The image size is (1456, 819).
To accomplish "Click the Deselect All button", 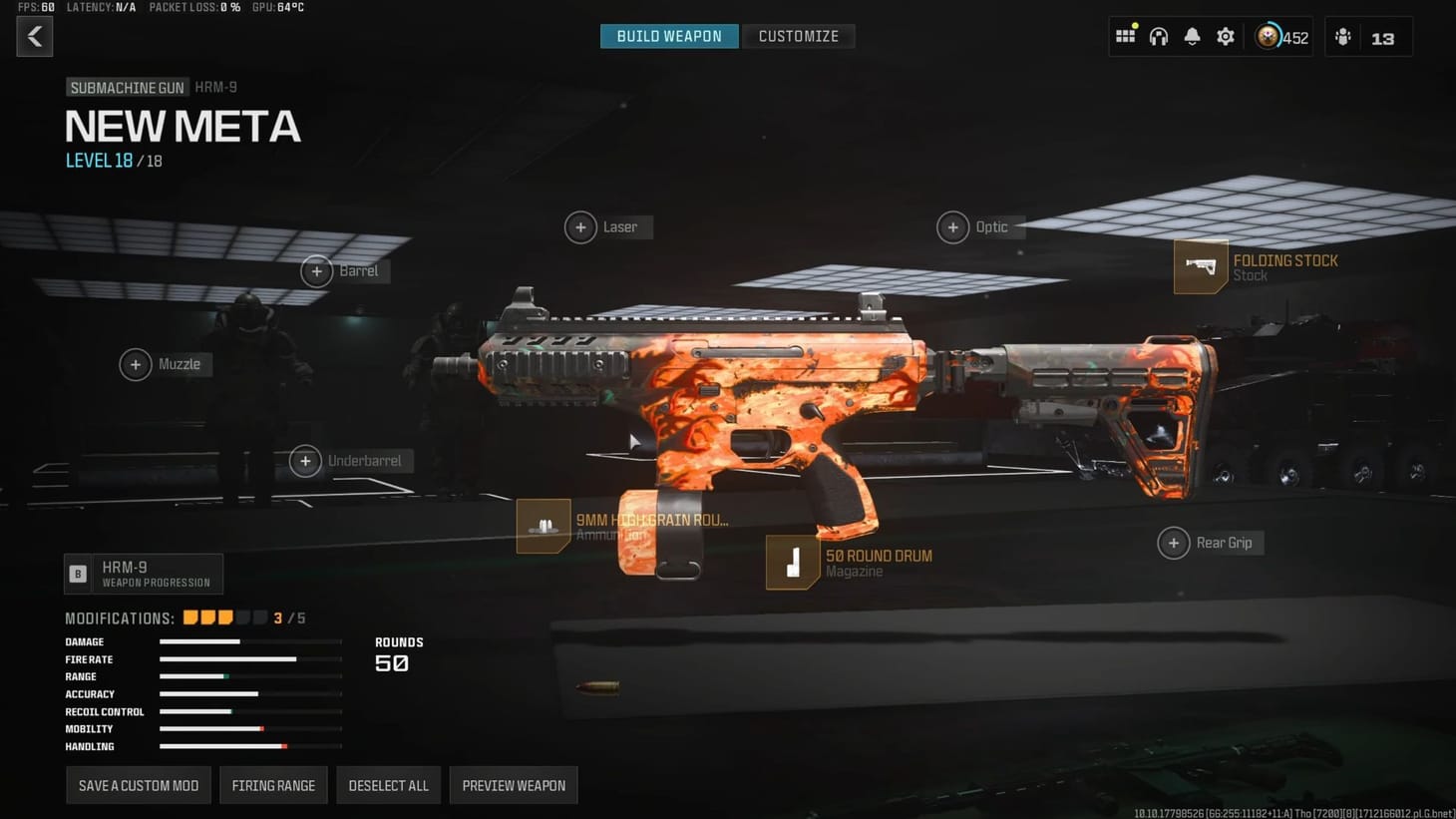I will [388, 785].
